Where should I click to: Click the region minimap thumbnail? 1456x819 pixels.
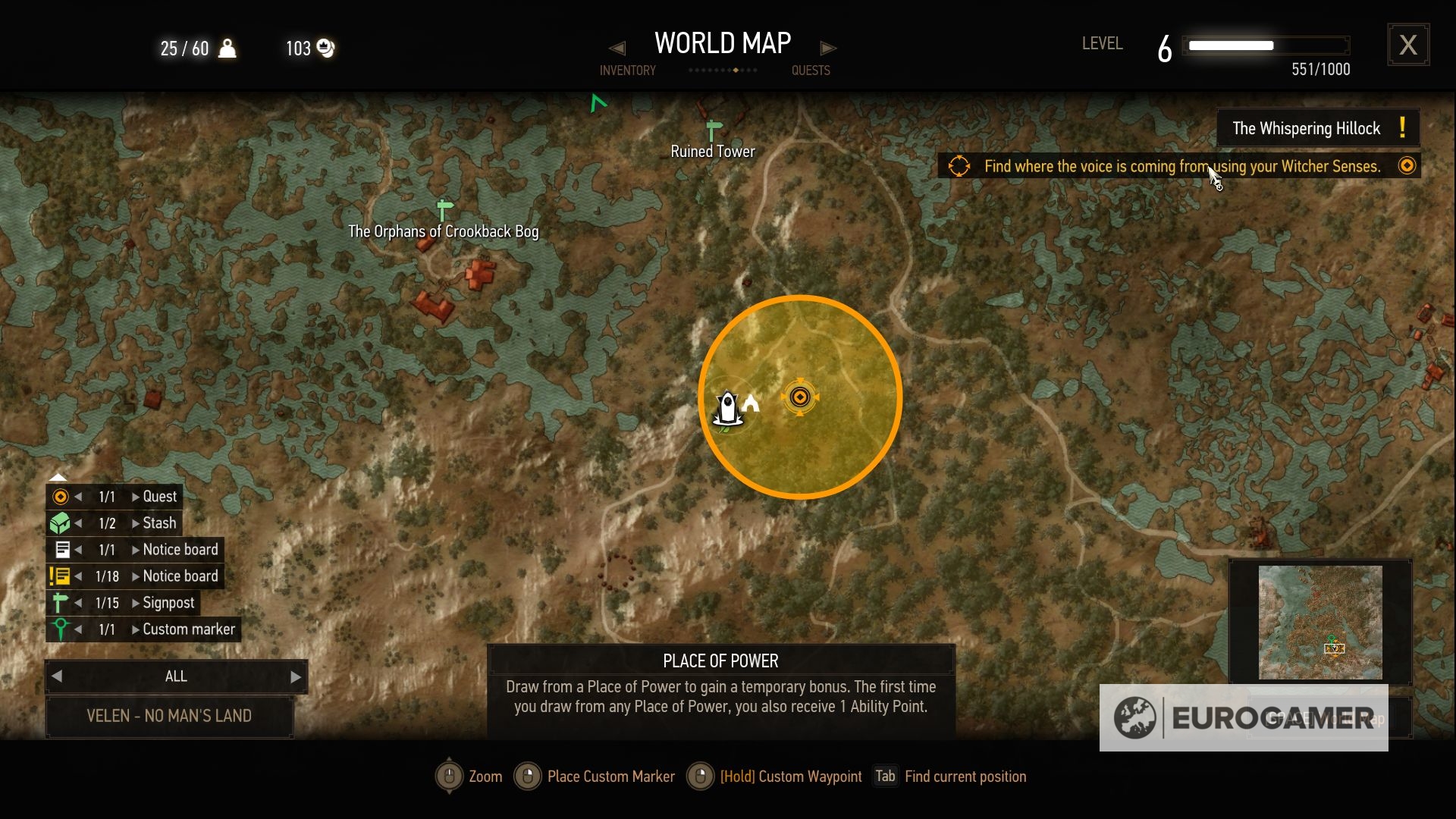(1319, 622)
